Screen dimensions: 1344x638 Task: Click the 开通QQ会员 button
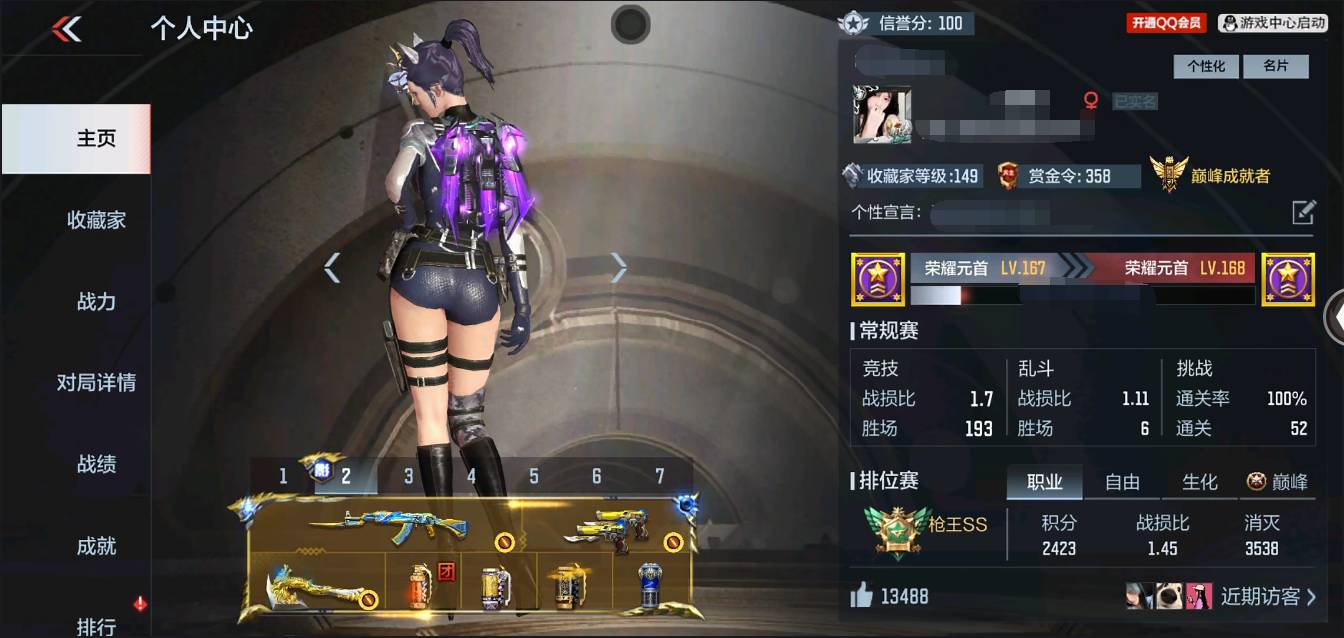(x=1167, y=23)
